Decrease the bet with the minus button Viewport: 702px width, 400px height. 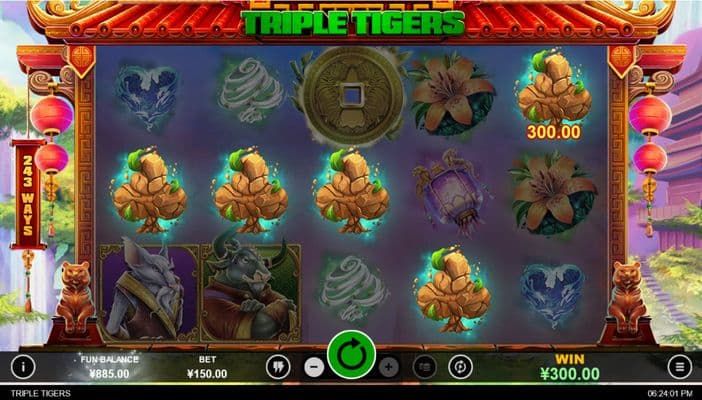(313, 367)
